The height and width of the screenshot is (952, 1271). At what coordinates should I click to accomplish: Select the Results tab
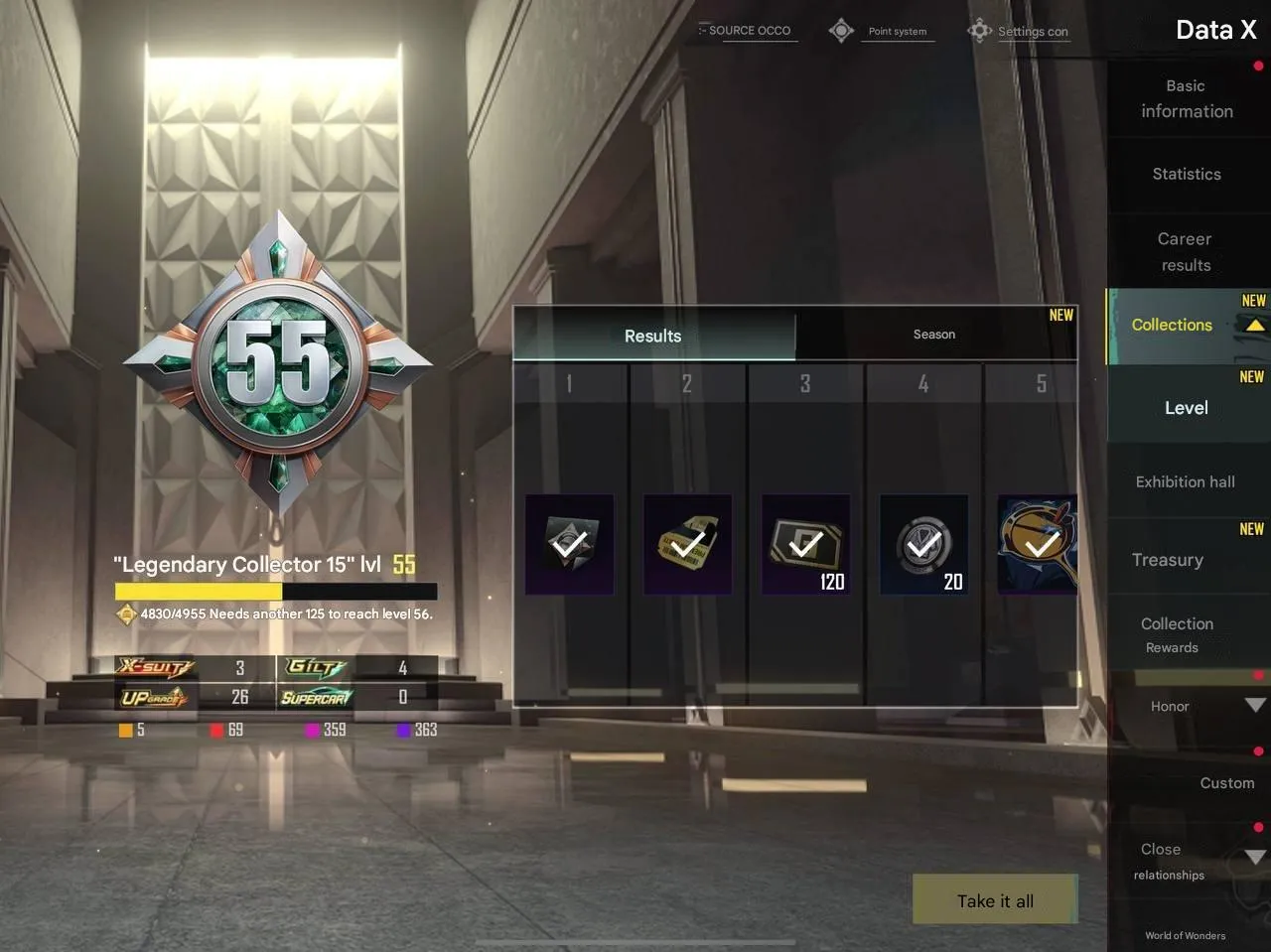click(652, 336)
